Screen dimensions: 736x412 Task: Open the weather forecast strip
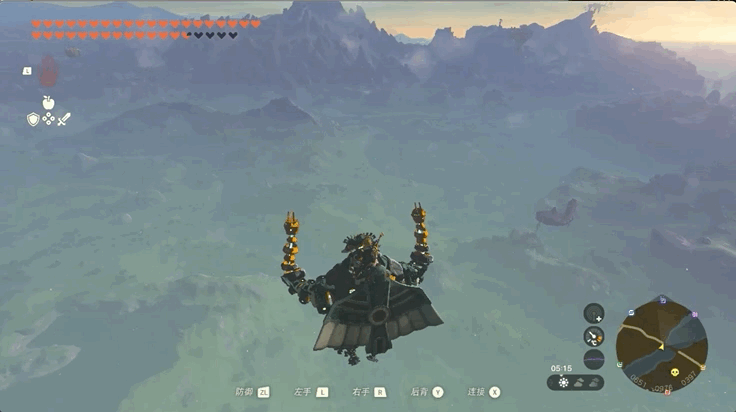tap(576, 382)
